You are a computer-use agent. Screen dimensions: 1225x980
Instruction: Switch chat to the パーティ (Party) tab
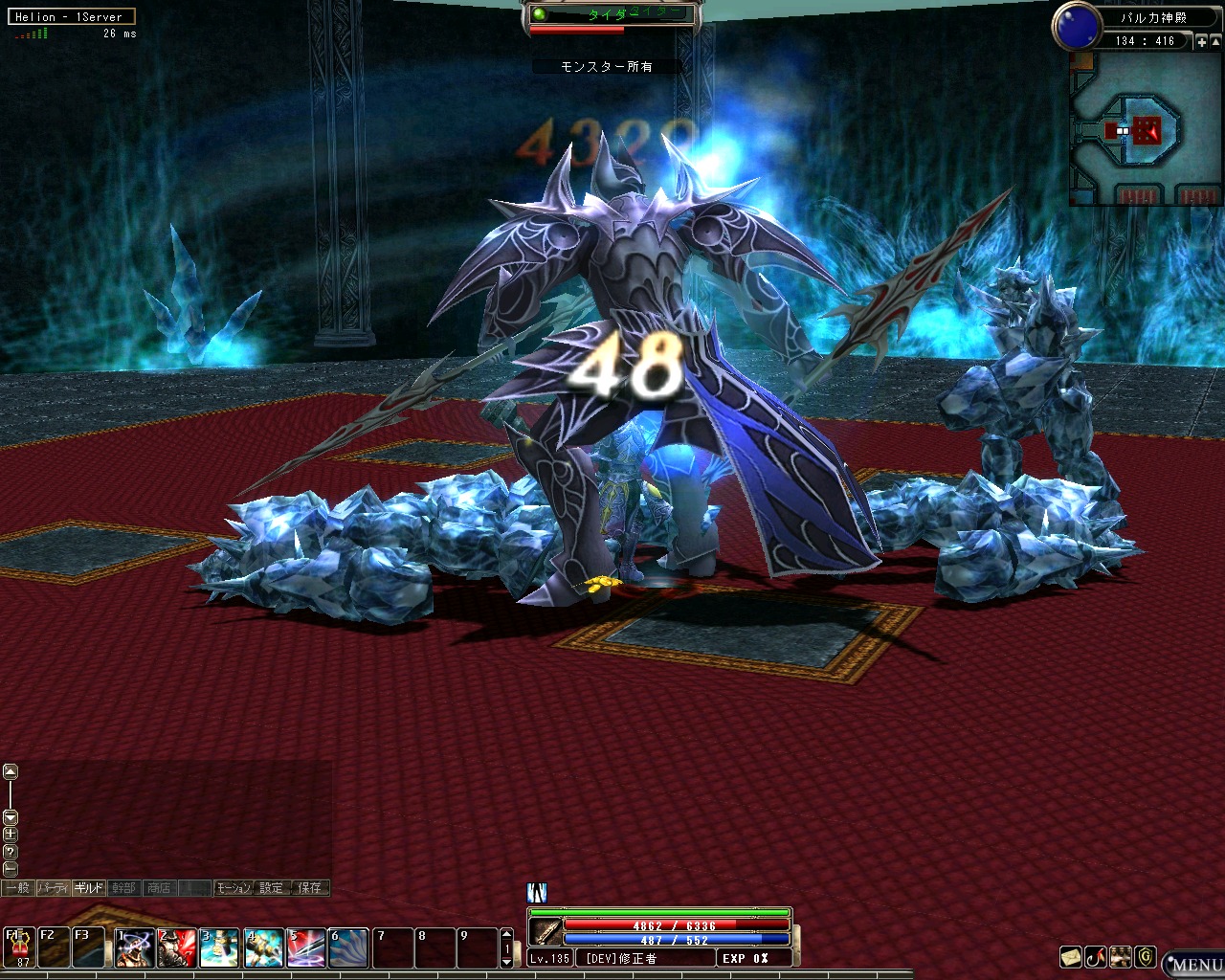54,888
